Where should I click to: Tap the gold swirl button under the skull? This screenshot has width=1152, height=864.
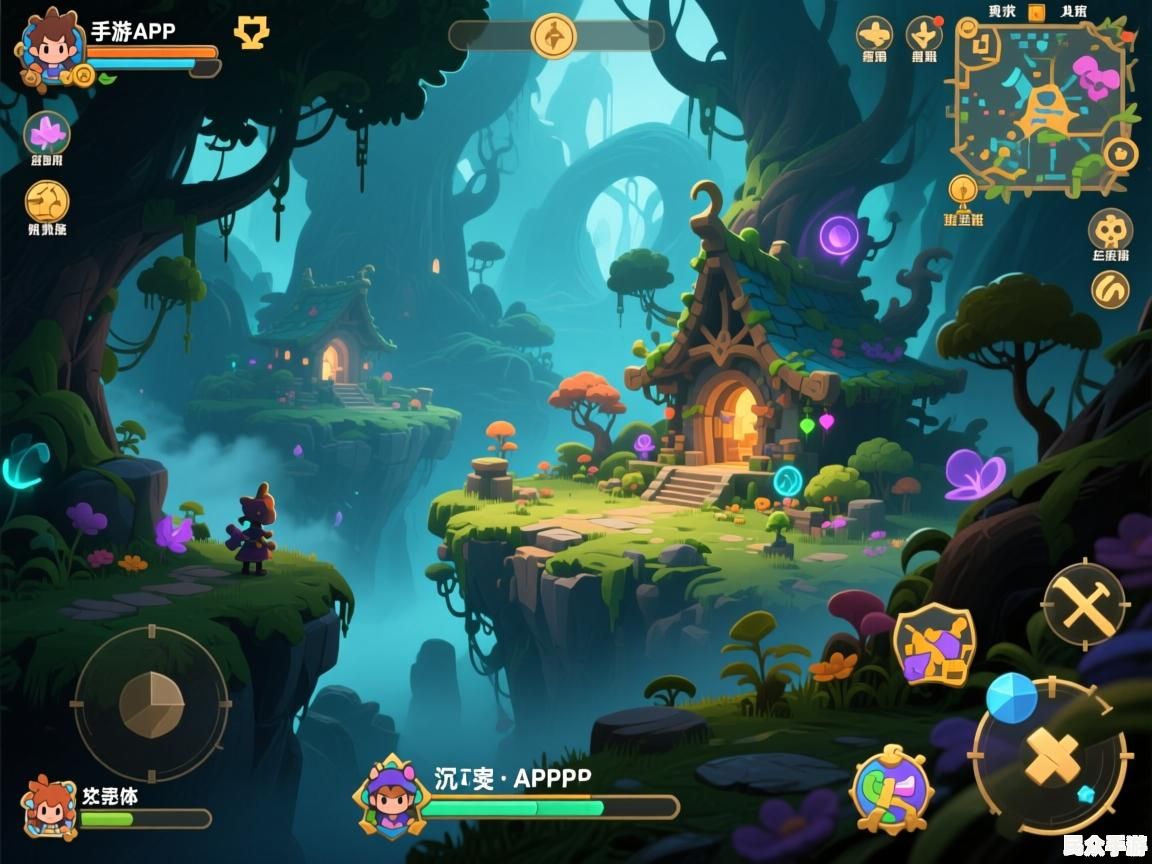coord(1110,290)
